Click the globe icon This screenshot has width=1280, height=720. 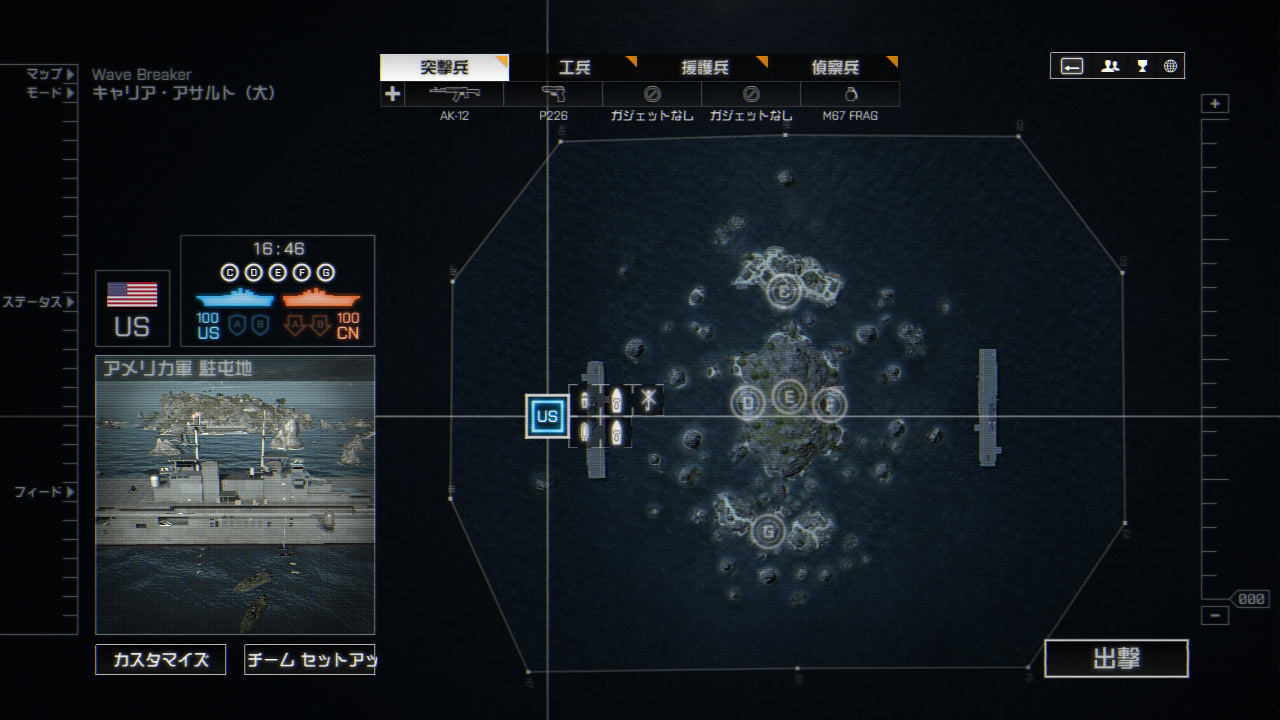tap(1170, 66)
